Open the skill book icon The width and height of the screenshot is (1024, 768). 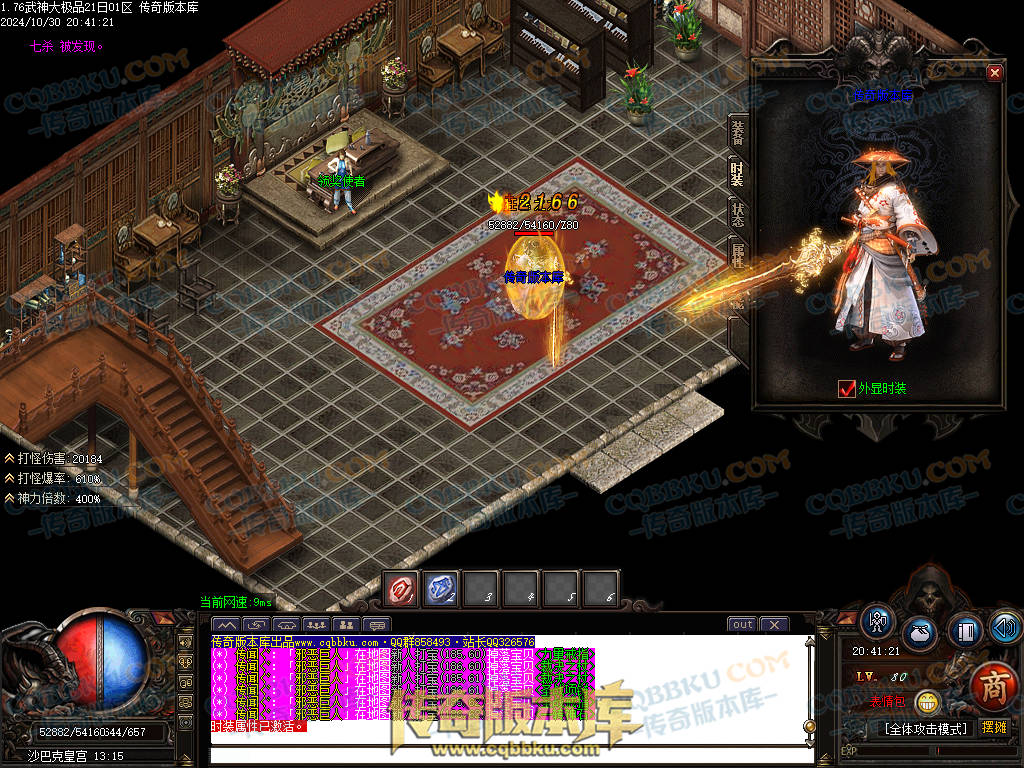964,631
